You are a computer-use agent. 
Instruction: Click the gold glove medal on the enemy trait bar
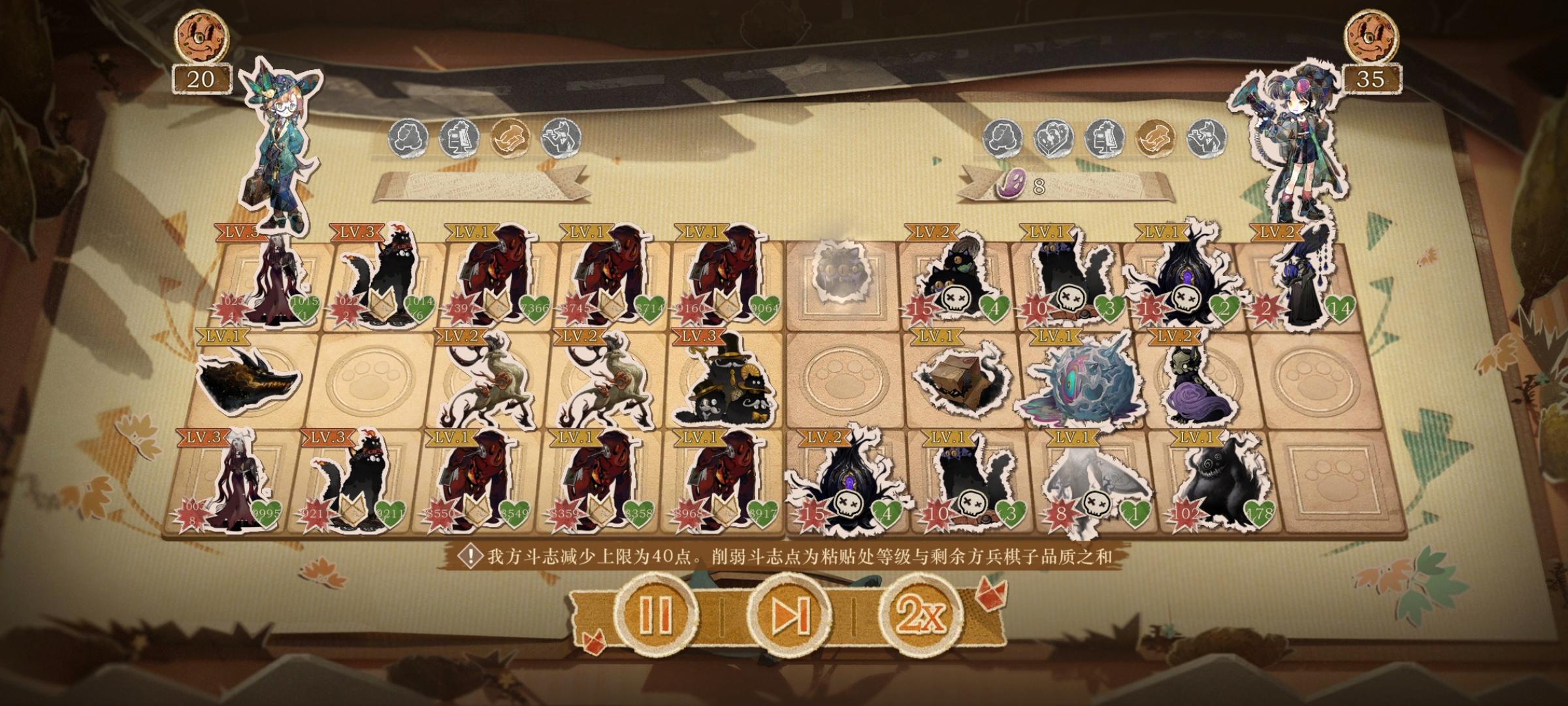pos(1156,138)
